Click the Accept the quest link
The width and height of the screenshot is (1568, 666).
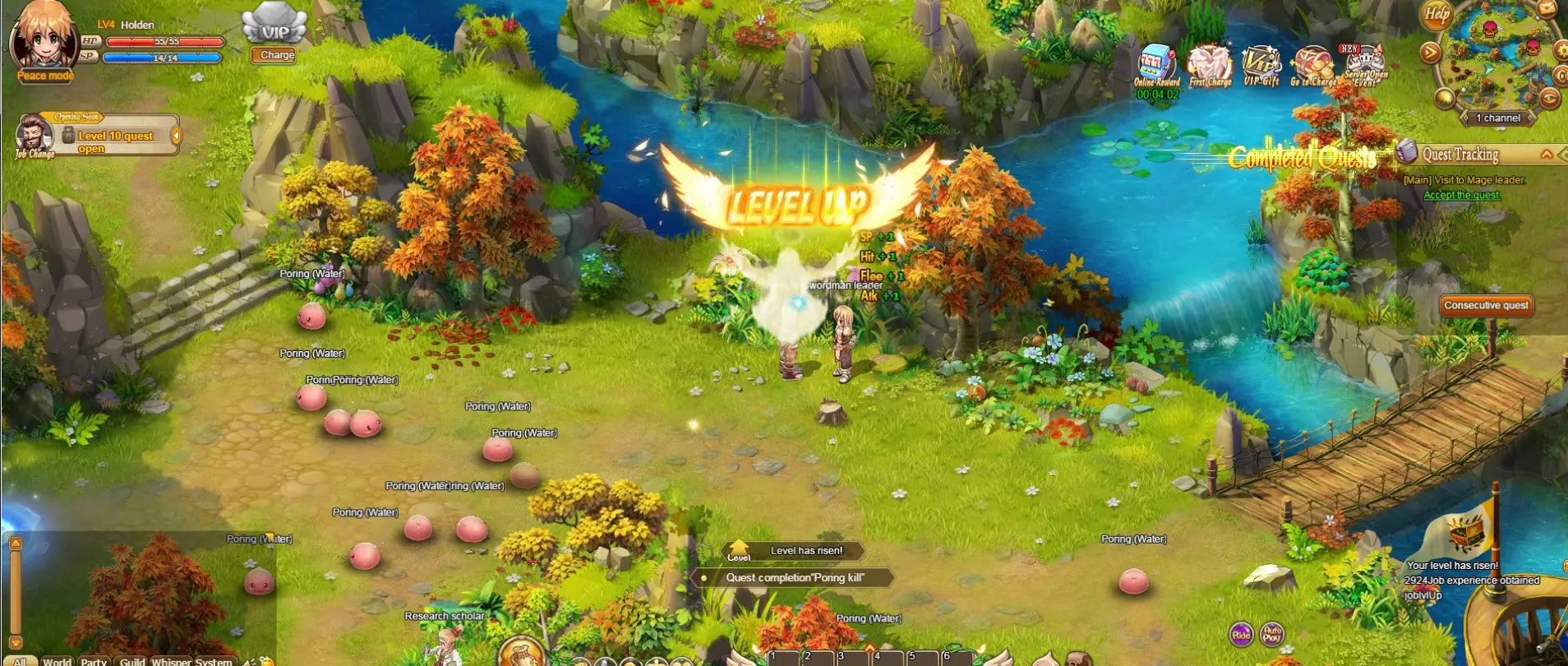coord(1461,196)
